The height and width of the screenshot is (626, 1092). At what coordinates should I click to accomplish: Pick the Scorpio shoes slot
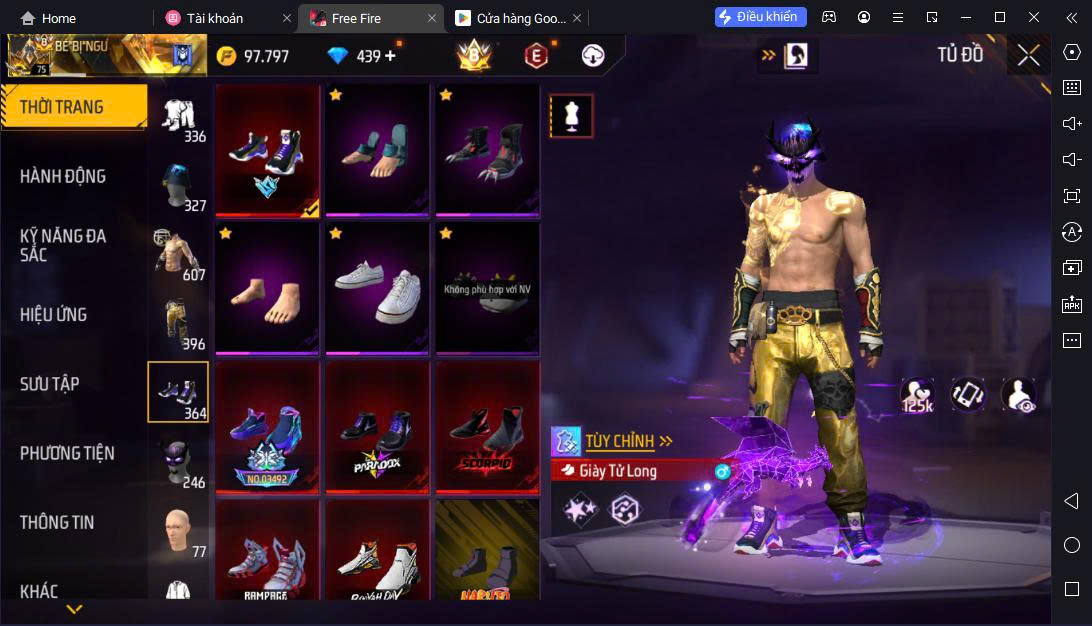click(x=487, y=428)
